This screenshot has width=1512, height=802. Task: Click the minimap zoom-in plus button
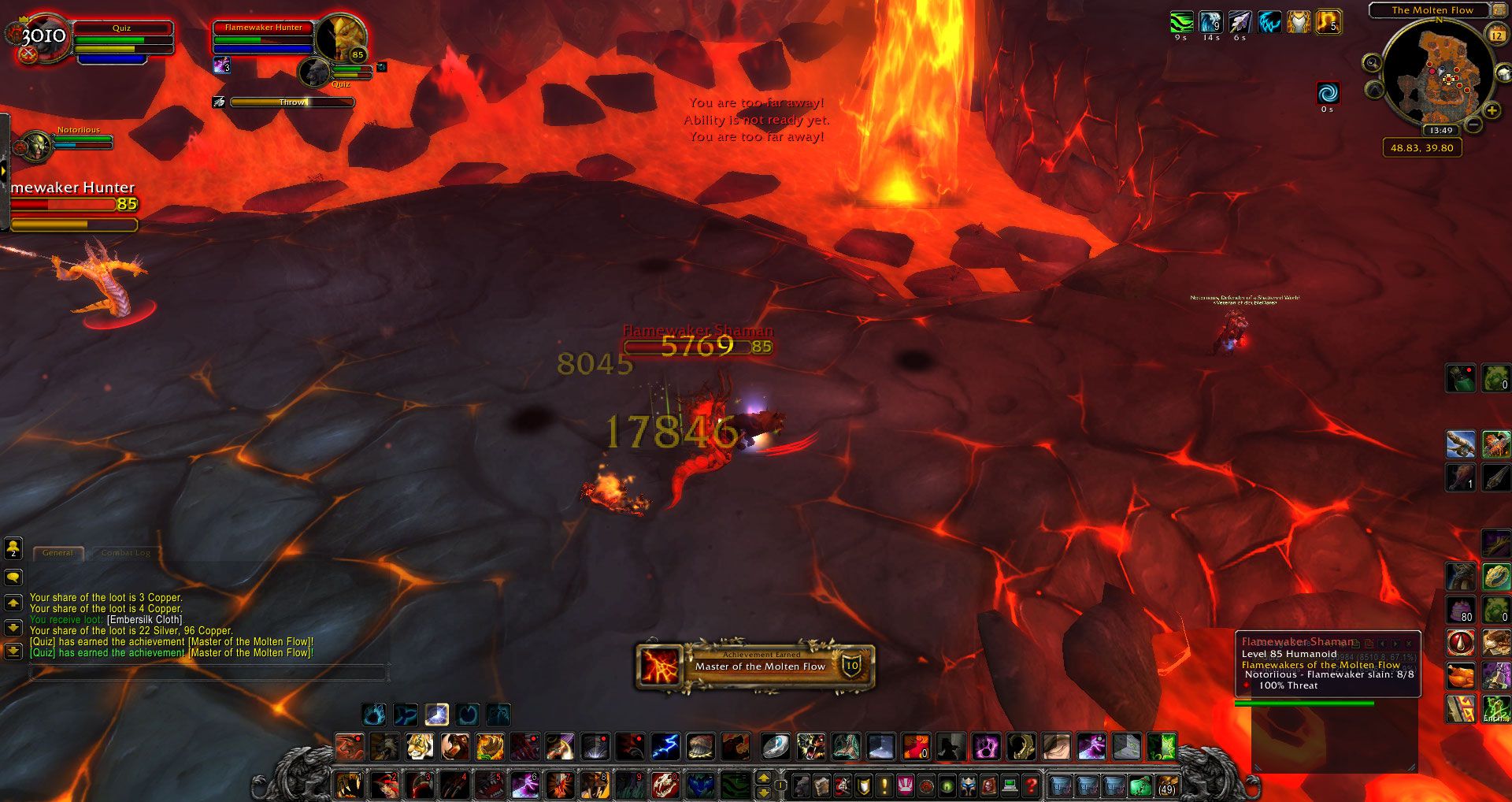tap(1491, 110)
